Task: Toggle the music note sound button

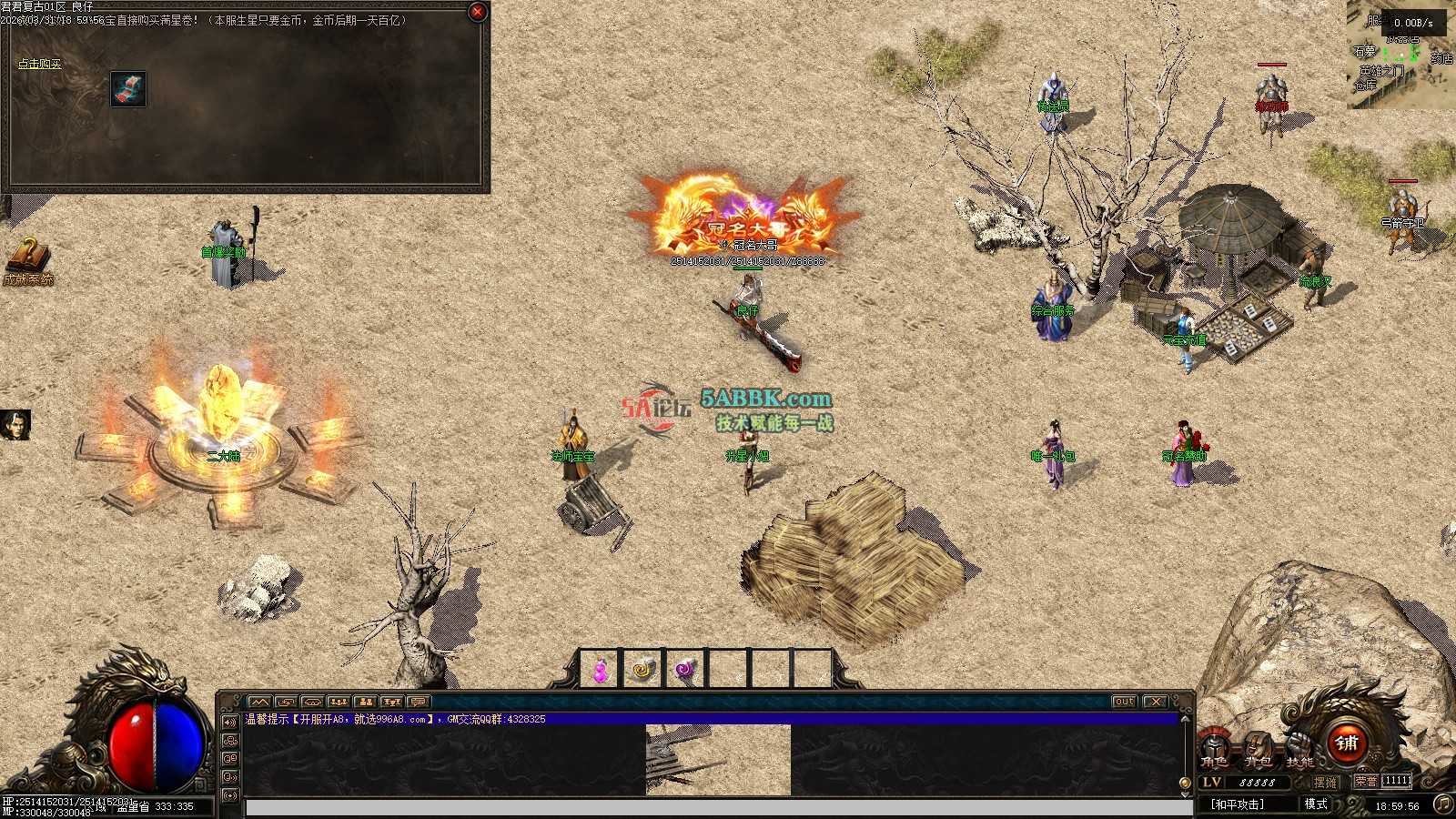Action: point(1442,804)
